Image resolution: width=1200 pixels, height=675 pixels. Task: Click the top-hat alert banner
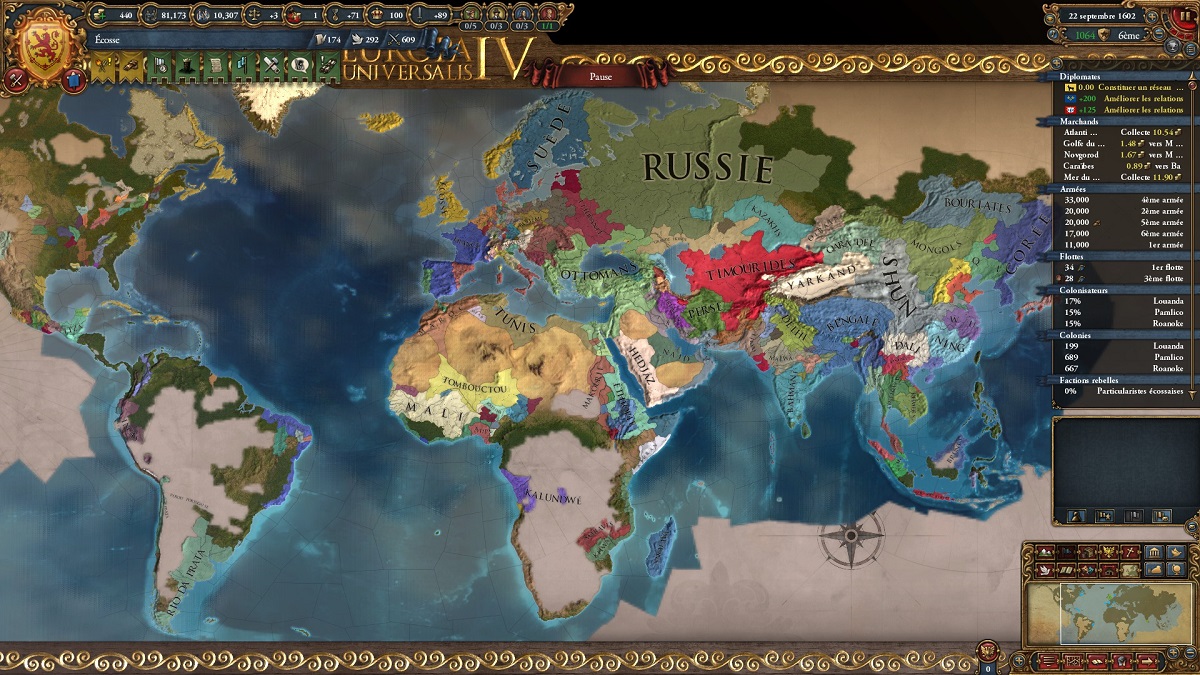point(185,66)
